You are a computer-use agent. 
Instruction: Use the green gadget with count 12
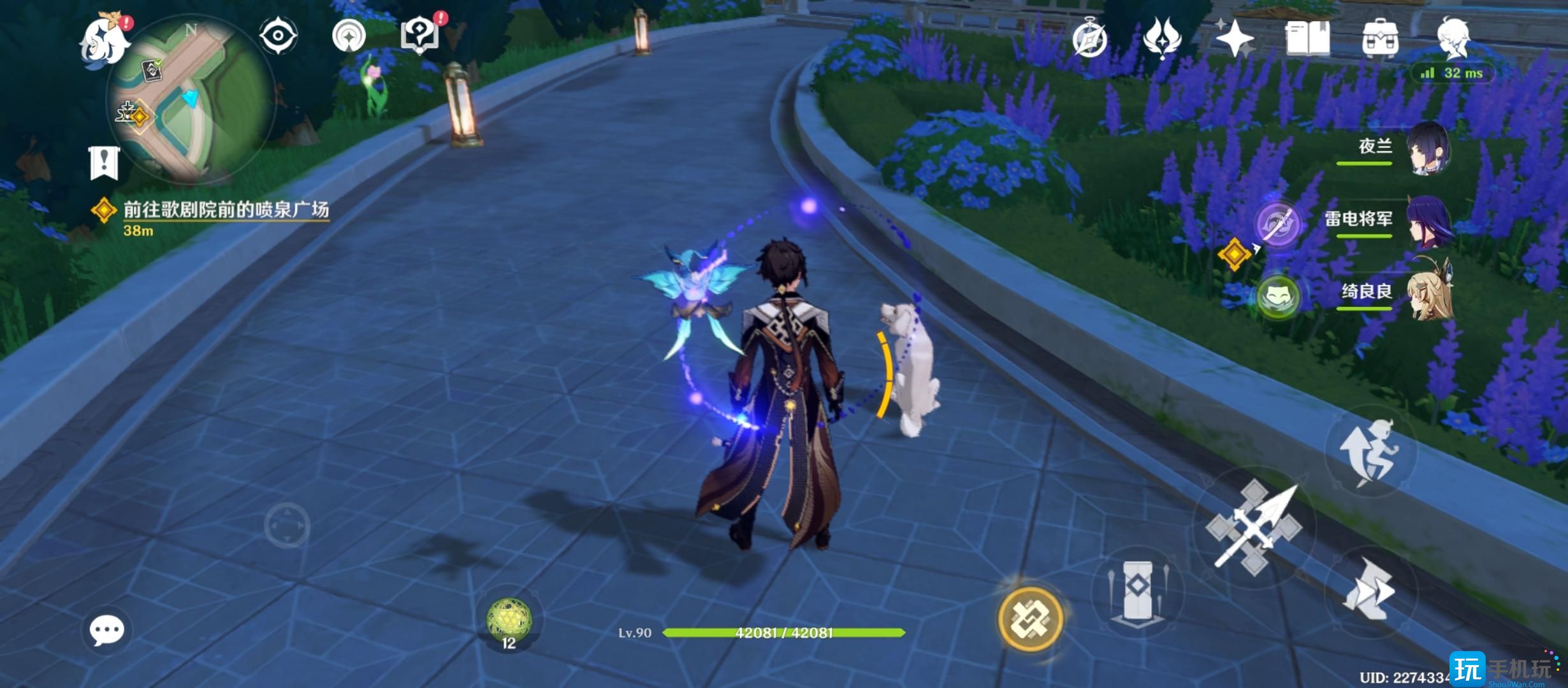coord(509,620)
